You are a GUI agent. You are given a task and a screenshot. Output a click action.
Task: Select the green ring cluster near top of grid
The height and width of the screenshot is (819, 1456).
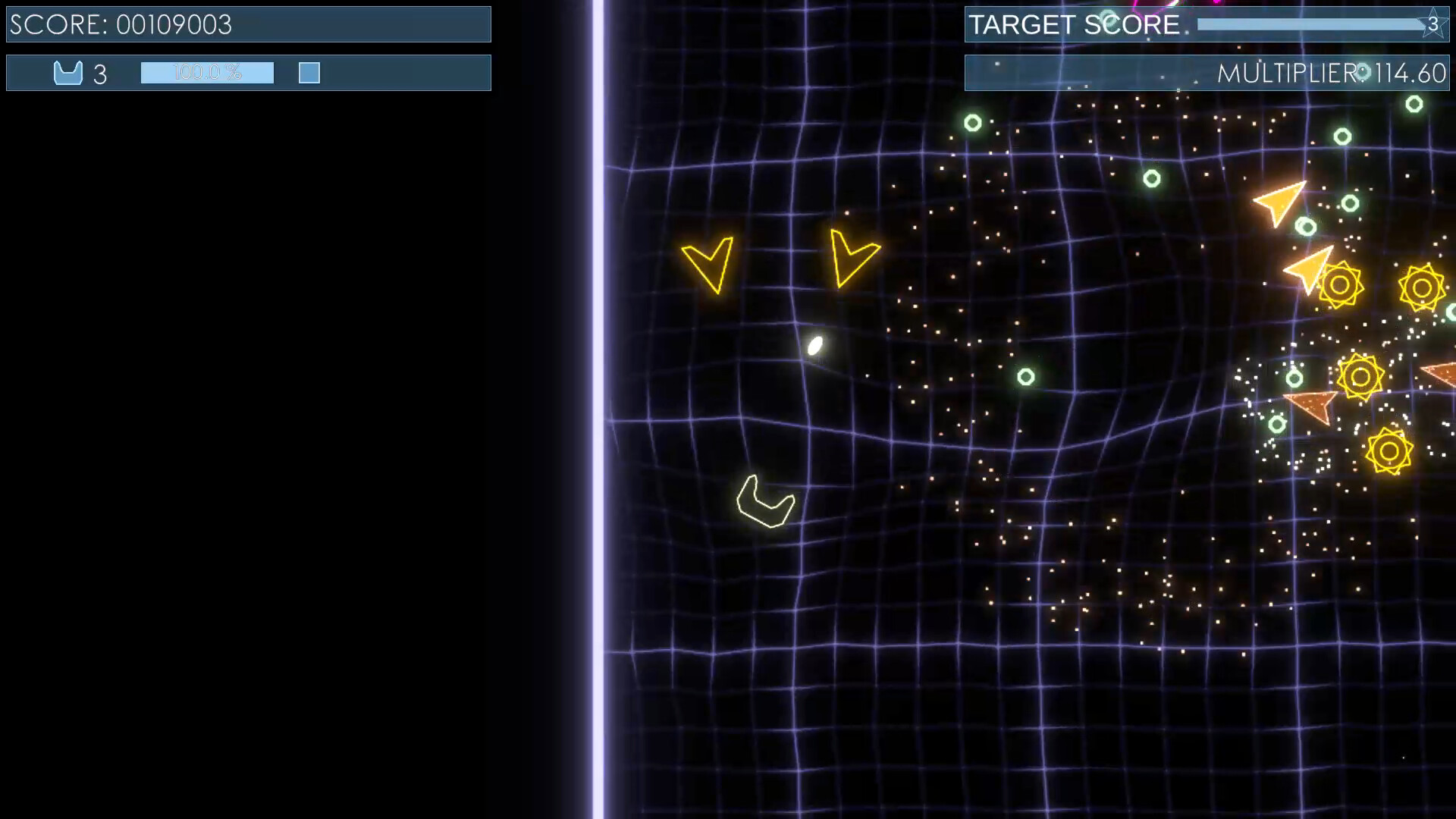point(971,121)
